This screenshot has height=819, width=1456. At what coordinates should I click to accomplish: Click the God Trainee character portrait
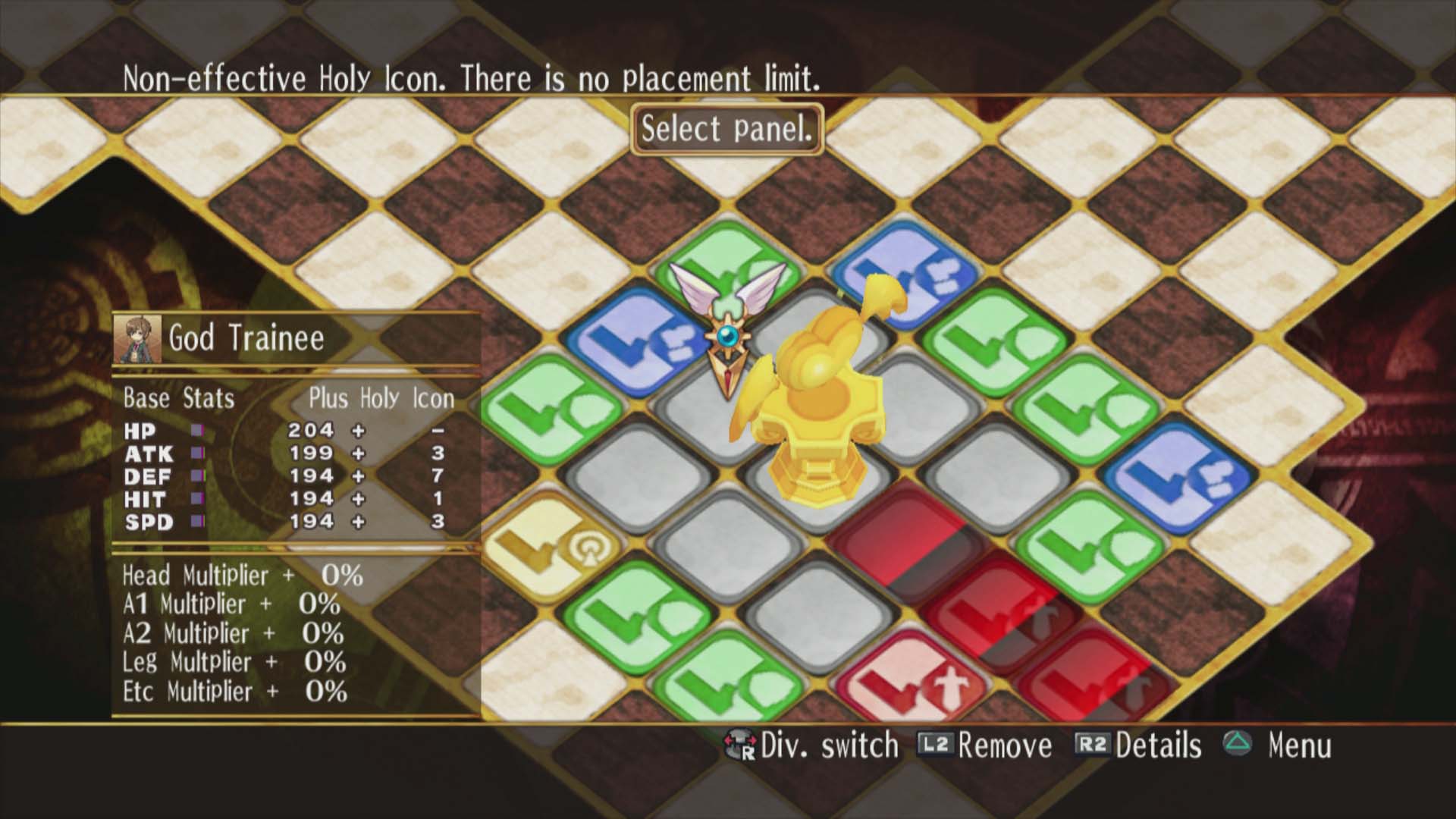(137, 338)
